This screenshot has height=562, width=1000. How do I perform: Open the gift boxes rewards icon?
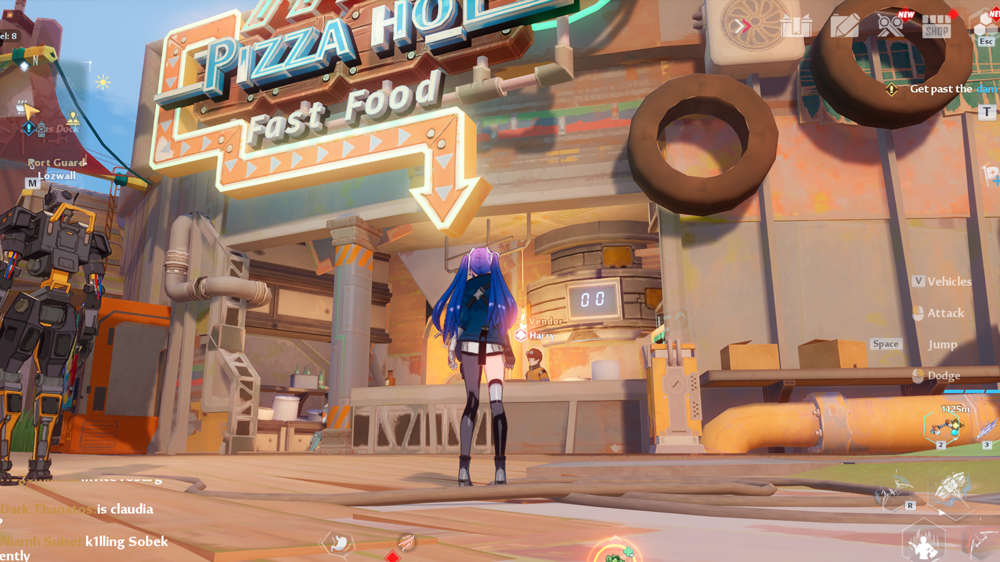796,25
